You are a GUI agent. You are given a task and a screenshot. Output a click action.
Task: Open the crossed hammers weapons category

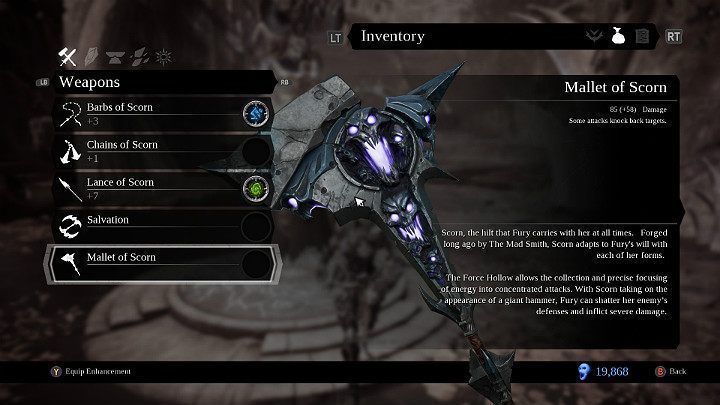click(x=70, y=55)
